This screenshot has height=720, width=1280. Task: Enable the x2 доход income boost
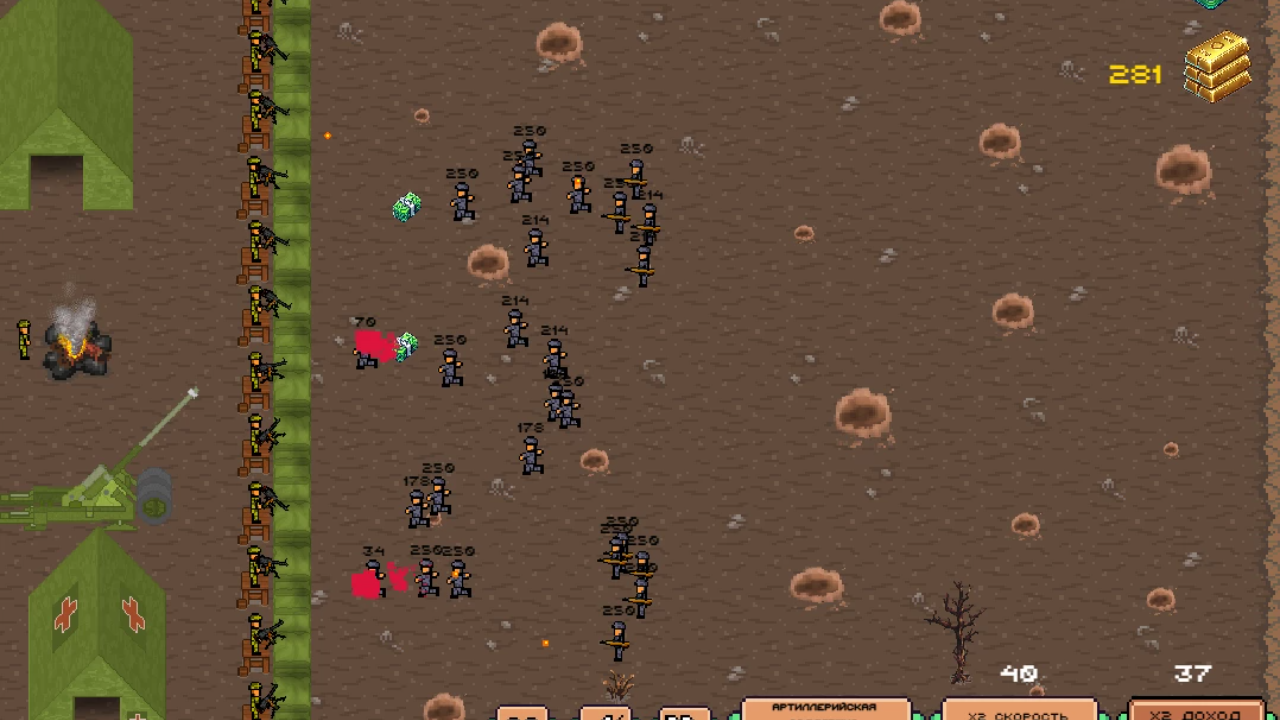[1195, 713]
